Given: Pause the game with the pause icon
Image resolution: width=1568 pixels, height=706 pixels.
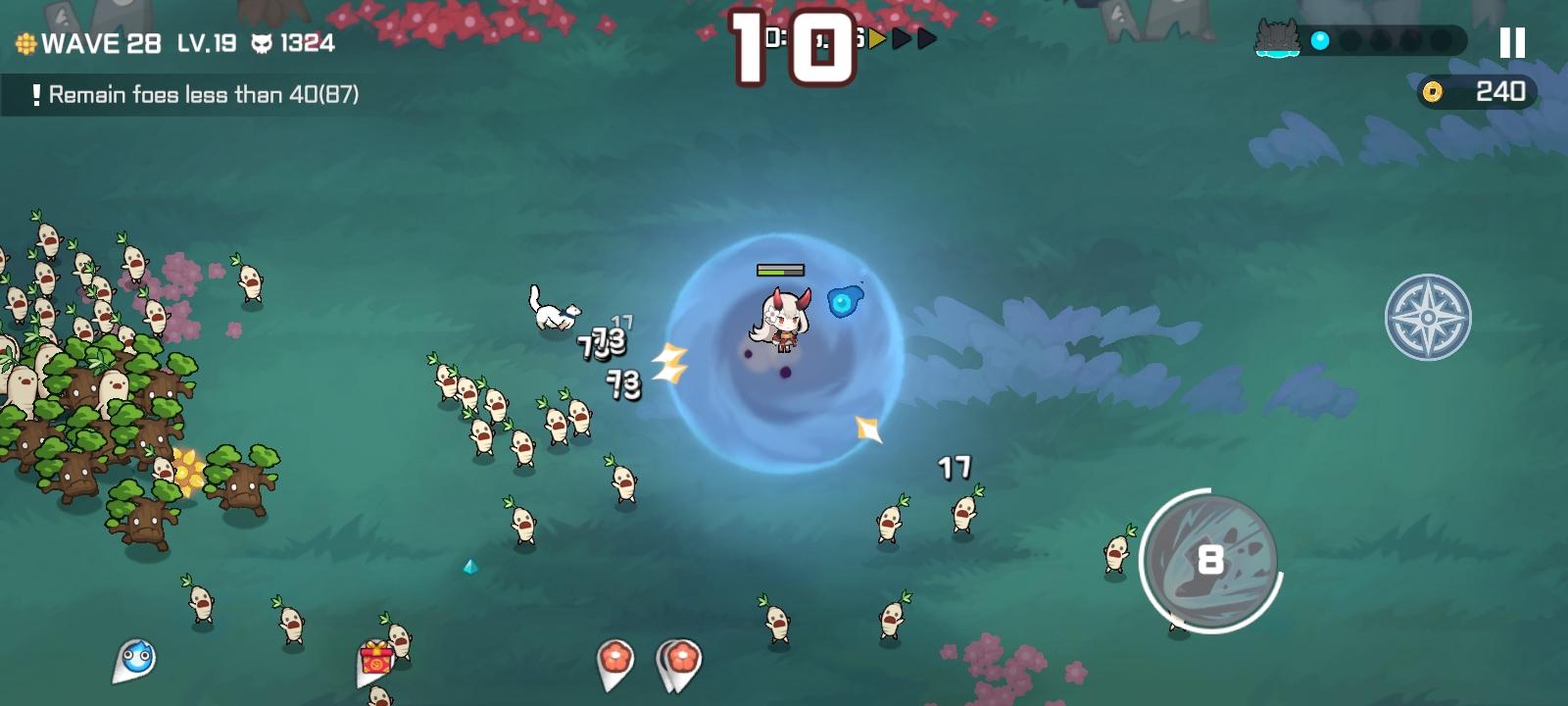Looking at the screenshot, I should coord(1511,41).
